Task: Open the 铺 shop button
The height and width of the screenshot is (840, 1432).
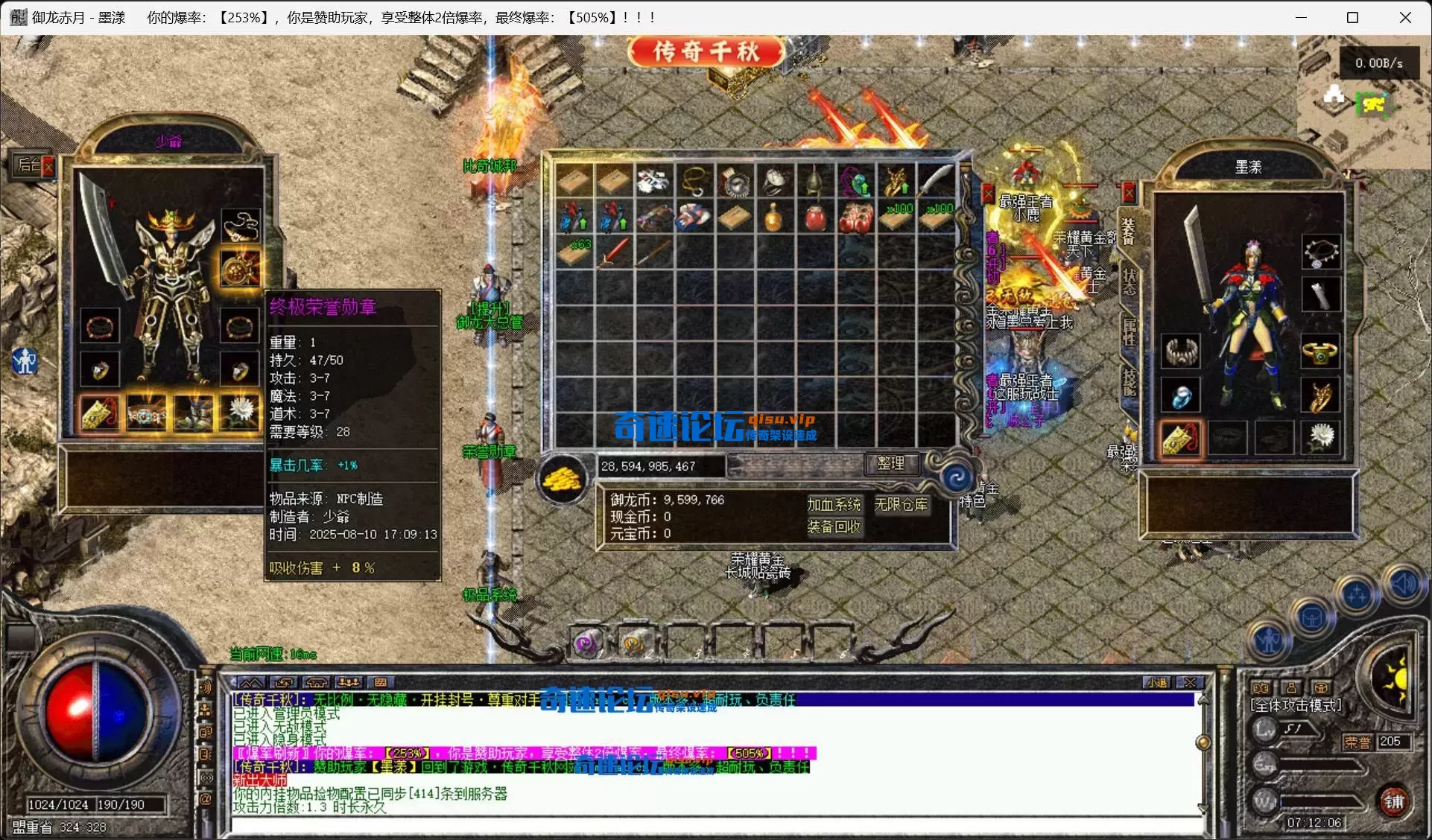Action: pyautogui.click(x=1394, y=801)
